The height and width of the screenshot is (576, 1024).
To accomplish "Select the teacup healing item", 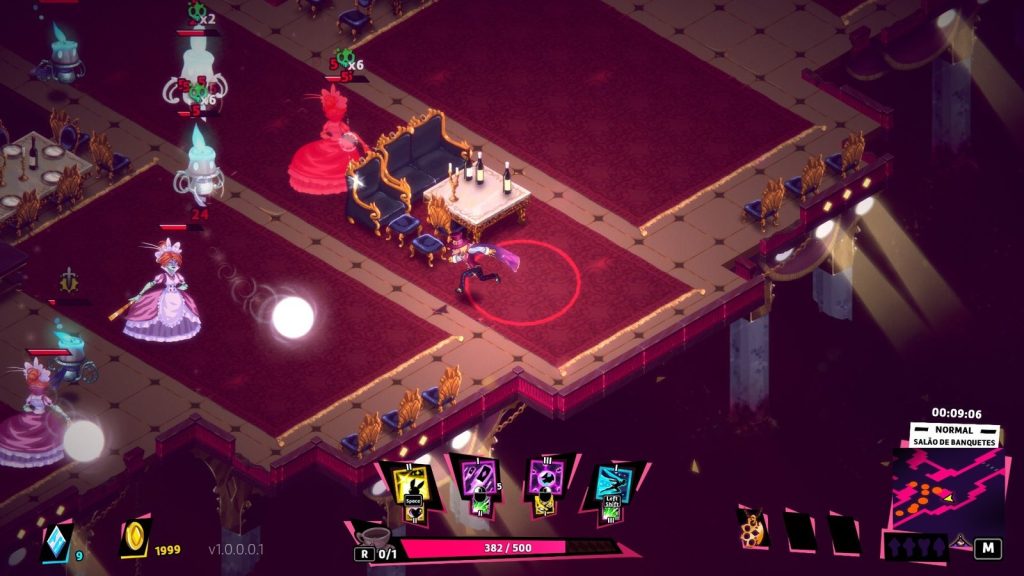I will point(372,535).
